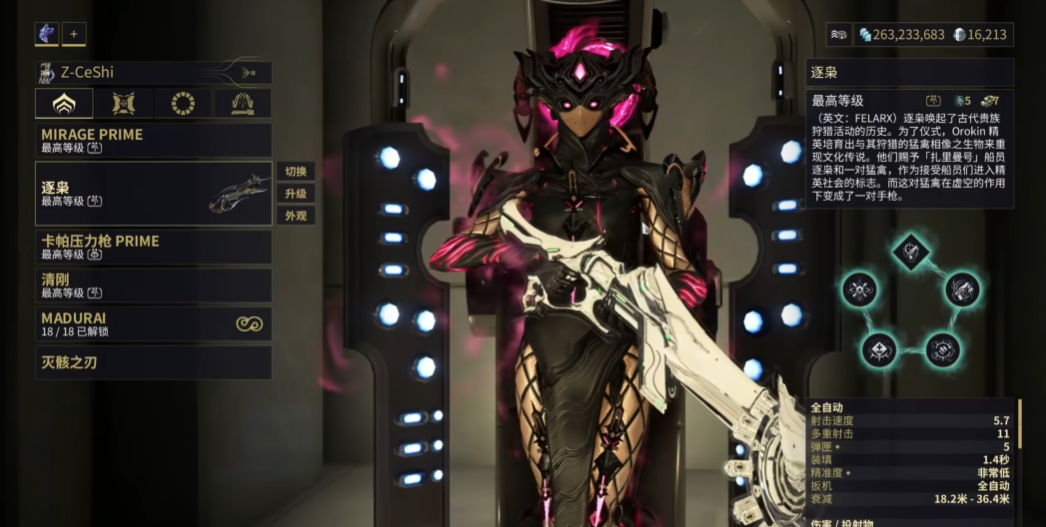Image resolution: width=1046 pixels, height=527 pixels.
Task: Select the 灭骸之刃 row
Action: (153, 362)
